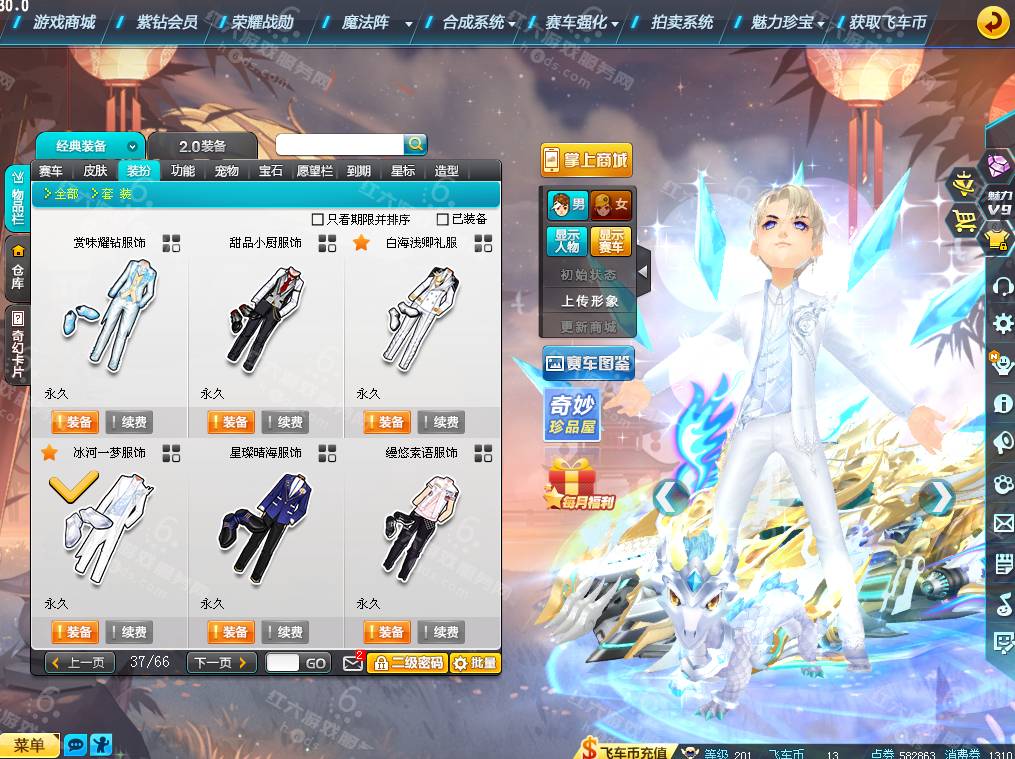The width and height of the screenshot is (1015, 759).
Task: Select the 女 female character button
Action: [x=611, y=206]
